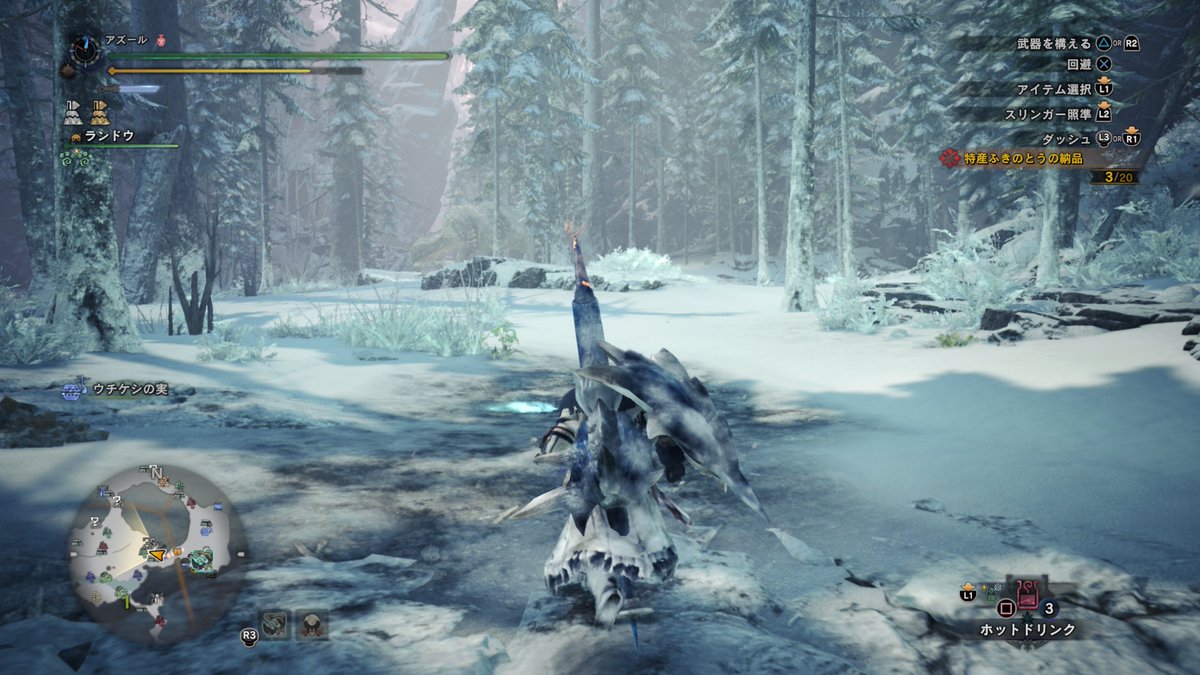Open the ふきのとう delivery quest tracker

pyautogui.click(x=1036, y=158)
